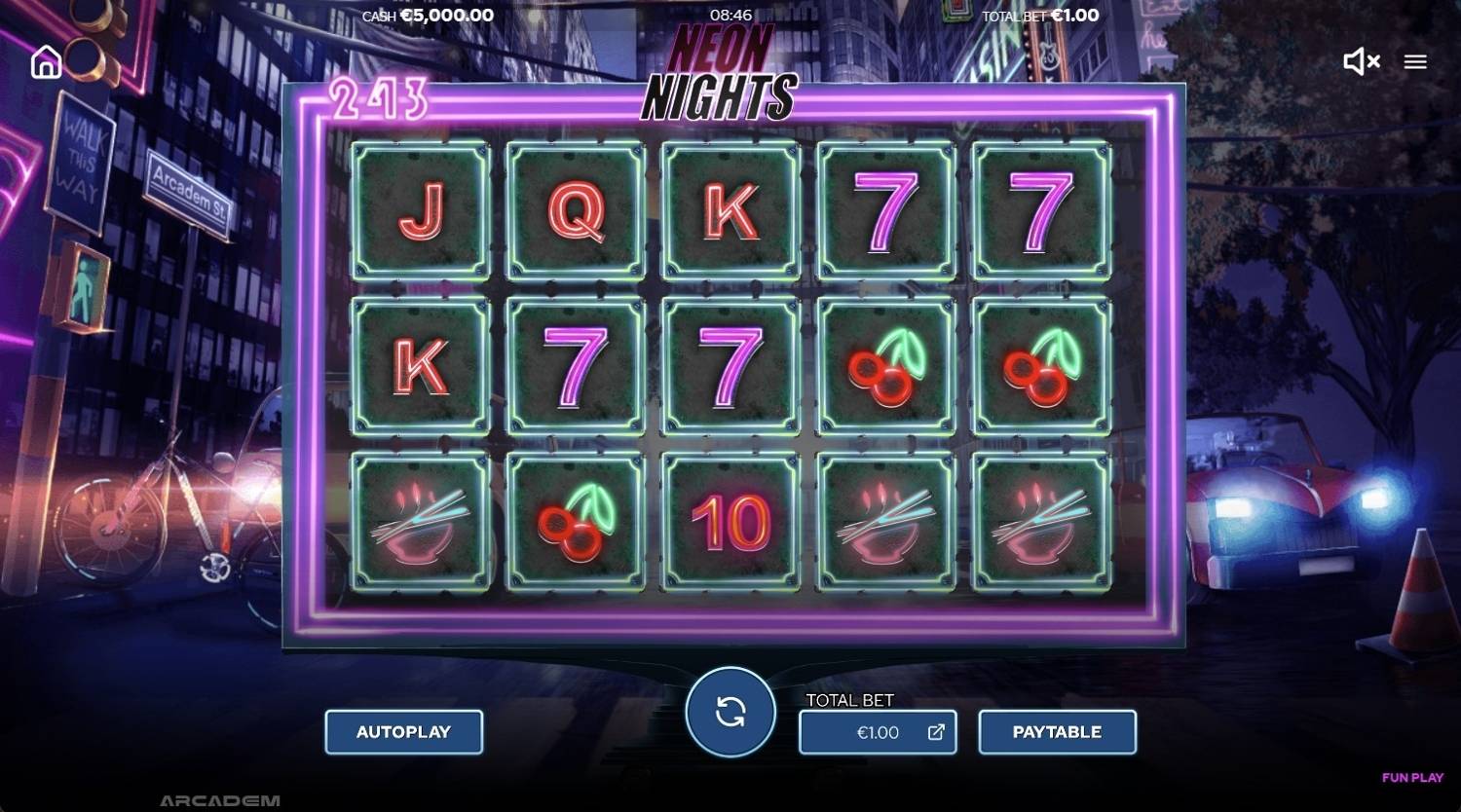1461x812 pixels.
Task: Toggle the muted sound icon
Action: 1361,62
